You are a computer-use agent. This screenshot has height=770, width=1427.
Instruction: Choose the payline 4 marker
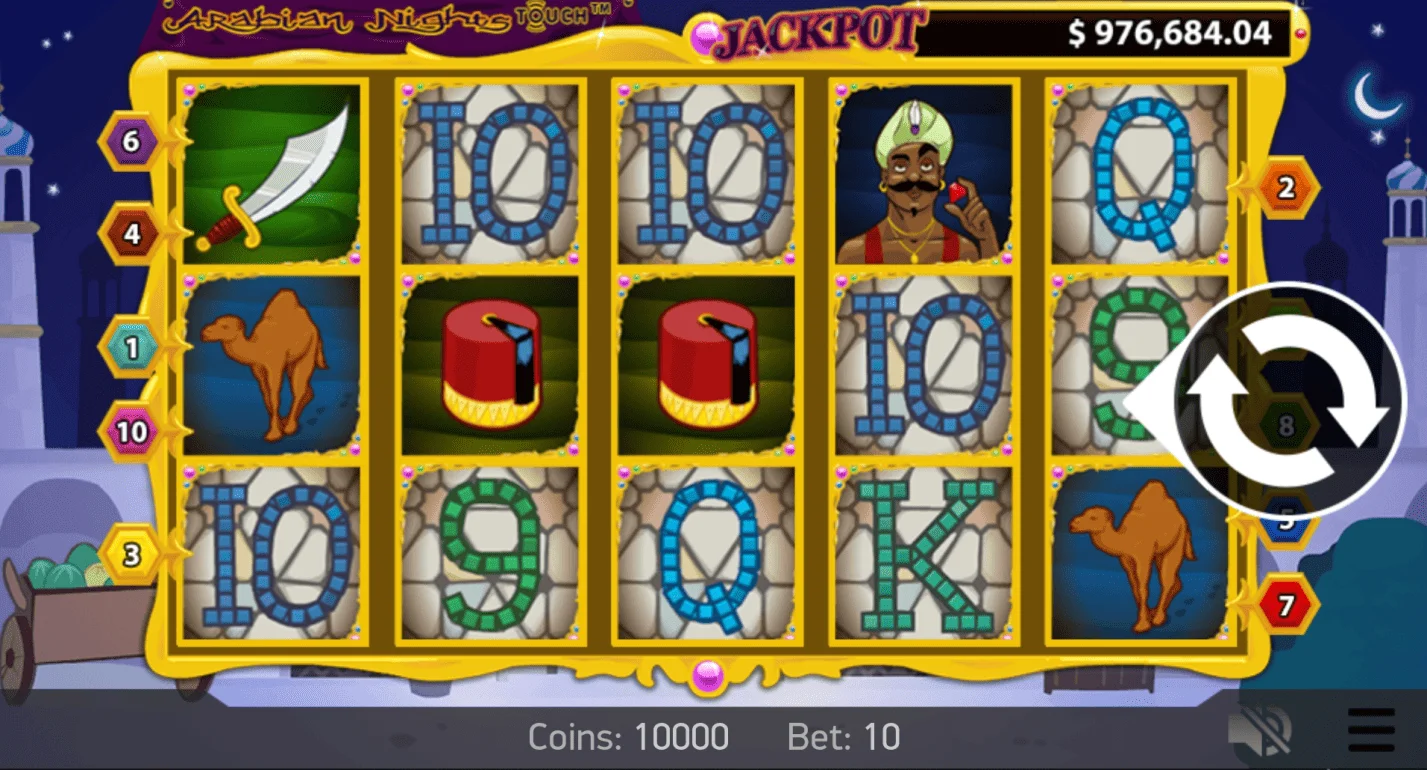131,234
